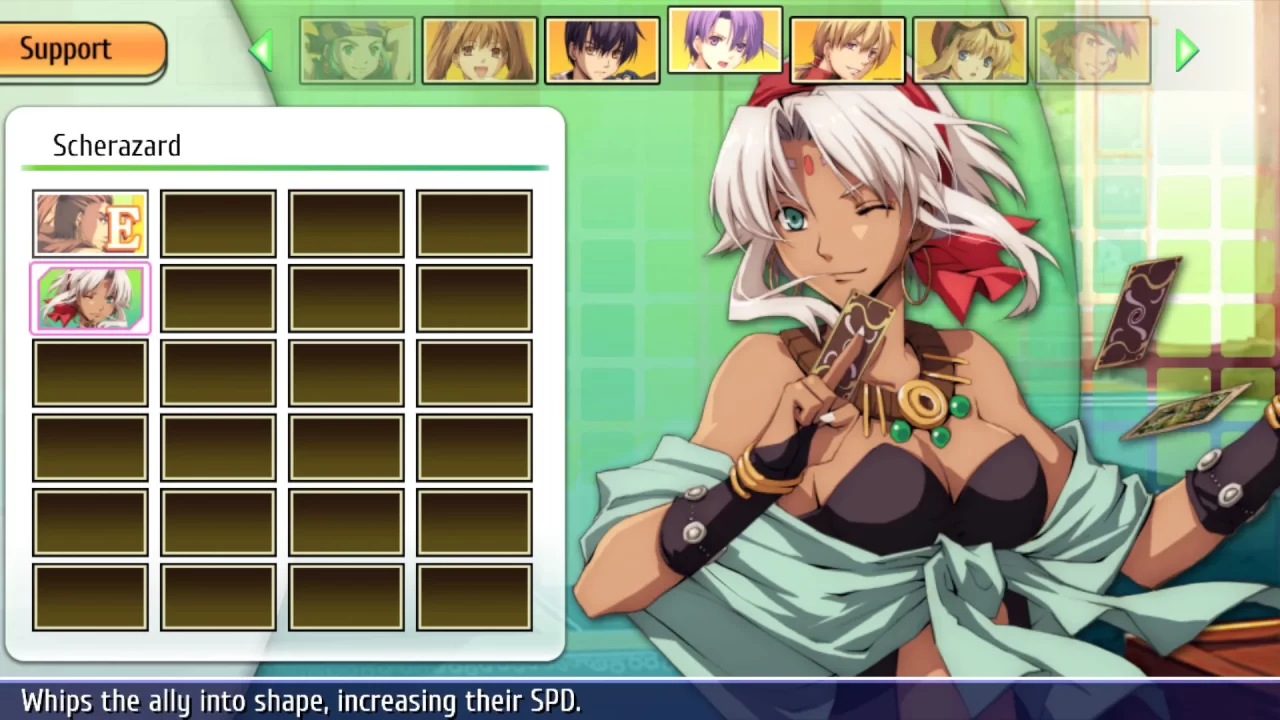Select Tita's goggle-wearing portrait
Viewport: 1280px width, 720px height.
(x=969, y=48)
